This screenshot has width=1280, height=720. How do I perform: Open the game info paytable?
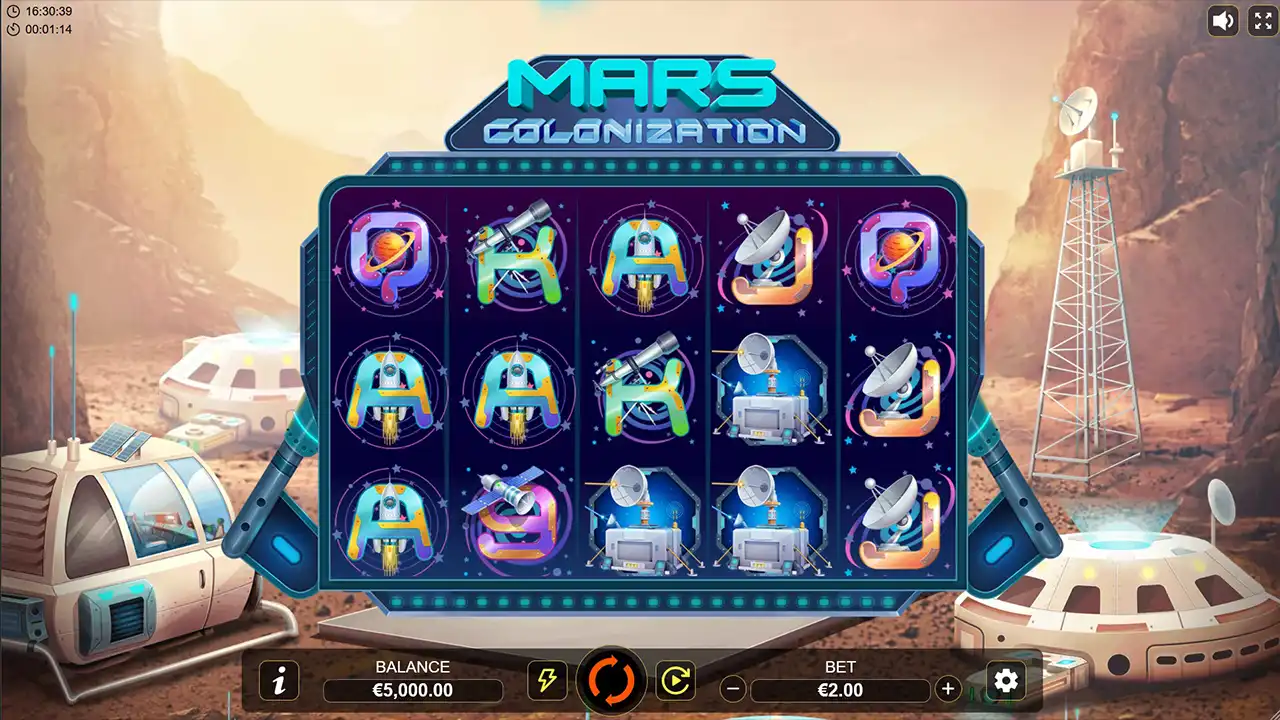coord(279,681)
